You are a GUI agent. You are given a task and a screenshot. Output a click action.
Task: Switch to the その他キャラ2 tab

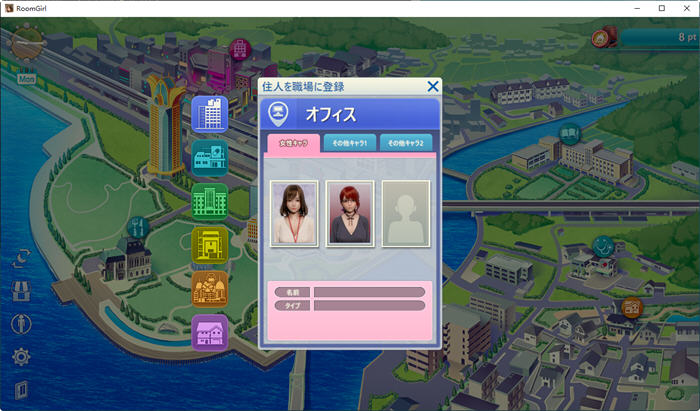[x=406, y=143]
